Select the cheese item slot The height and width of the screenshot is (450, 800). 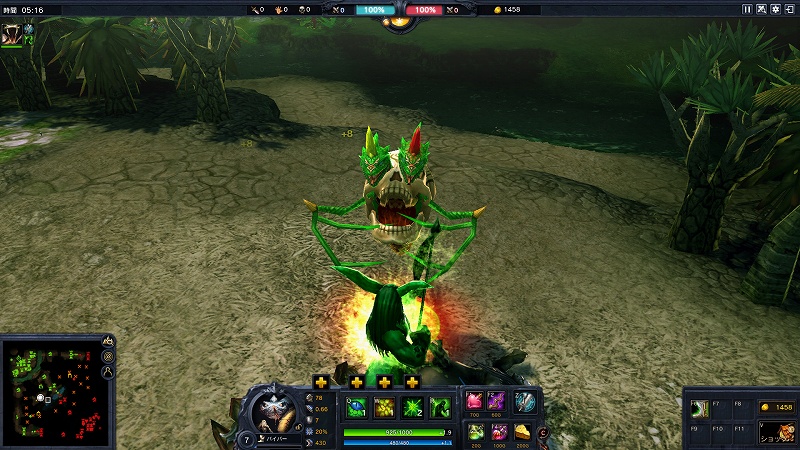[523, 432]
